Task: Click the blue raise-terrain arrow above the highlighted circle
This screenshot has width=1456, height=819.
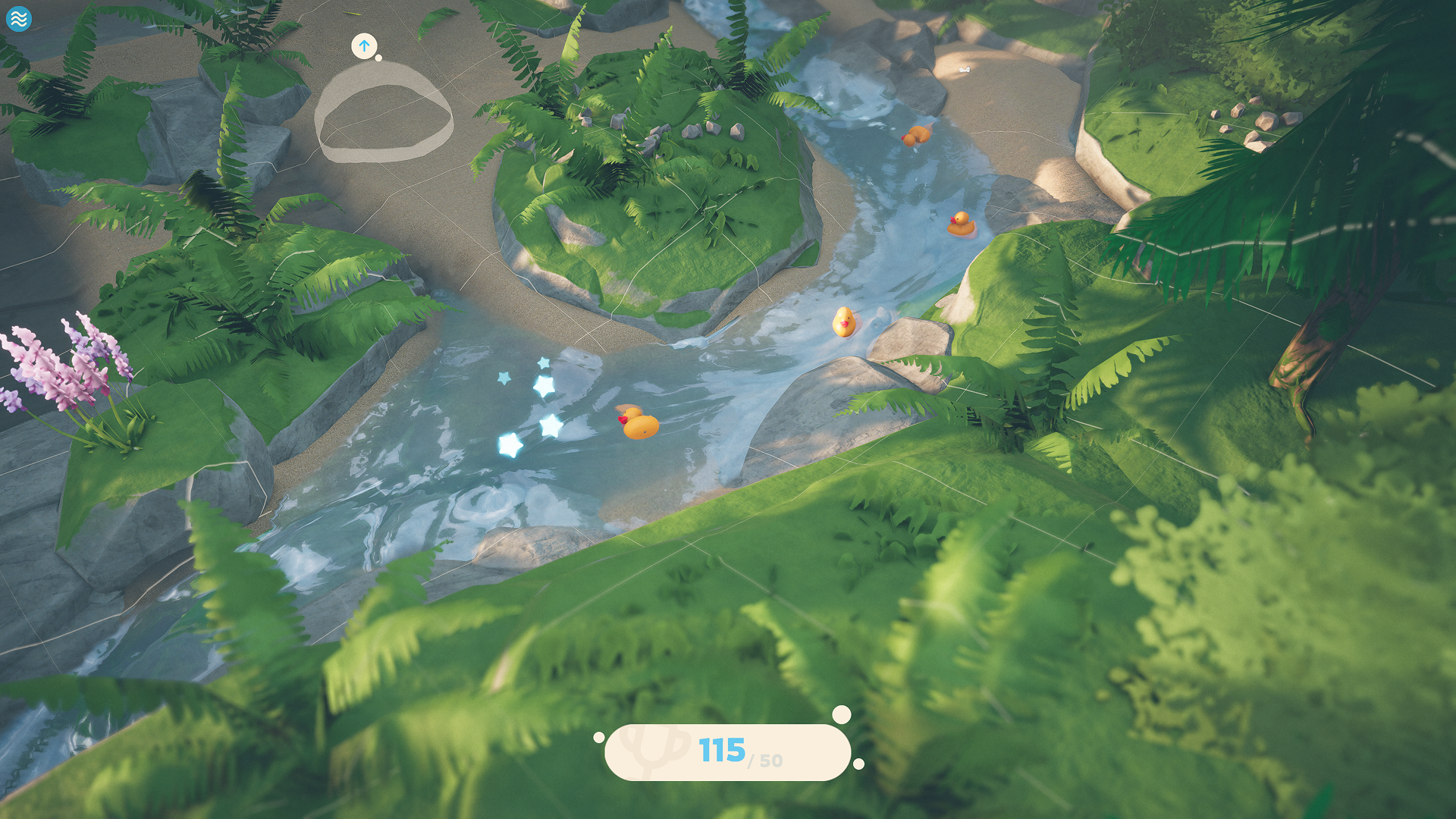Action: coord(365,45)
